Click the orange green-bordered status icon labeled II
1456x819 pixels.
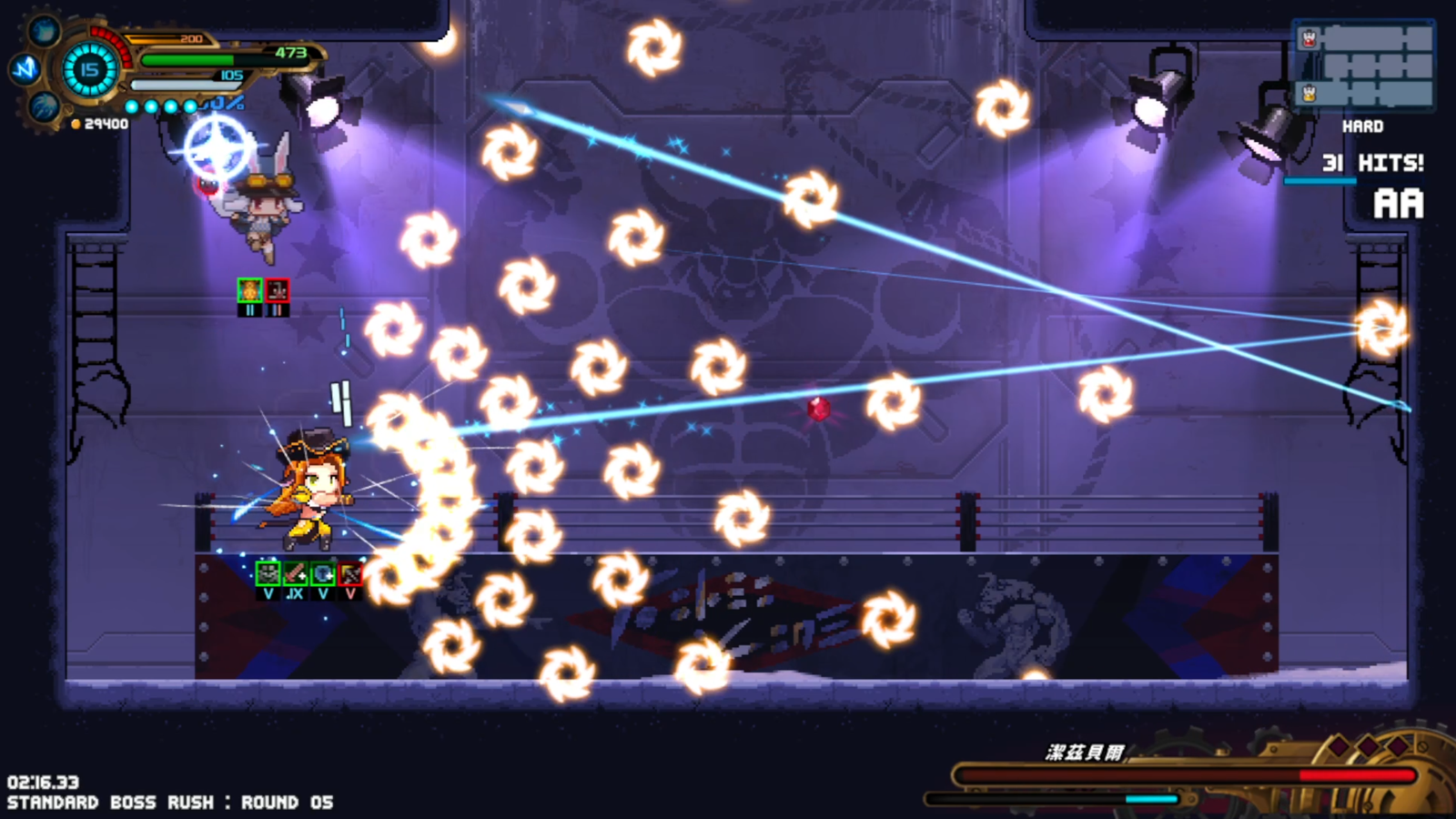[249, 290]
